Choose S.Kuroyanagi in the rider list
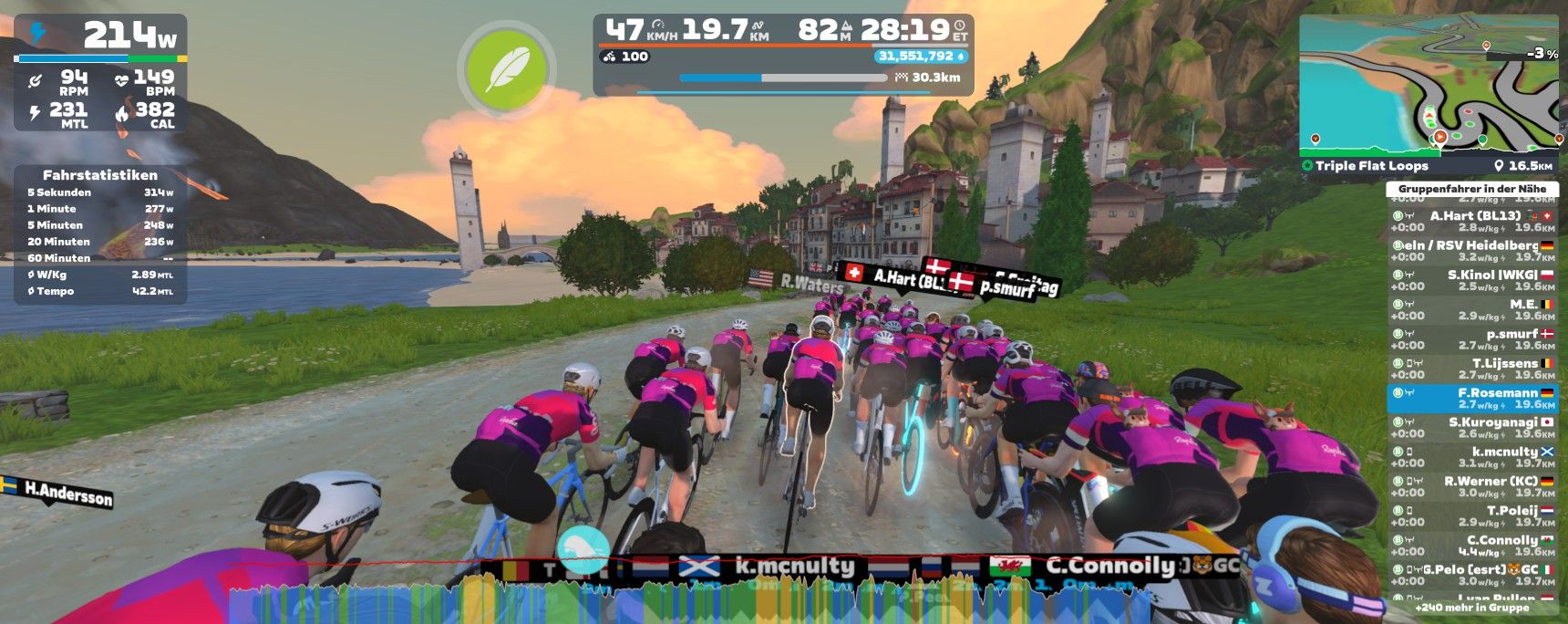Screen dimensions: 1568x624 pyautogui.click(x=1472, y=428)
